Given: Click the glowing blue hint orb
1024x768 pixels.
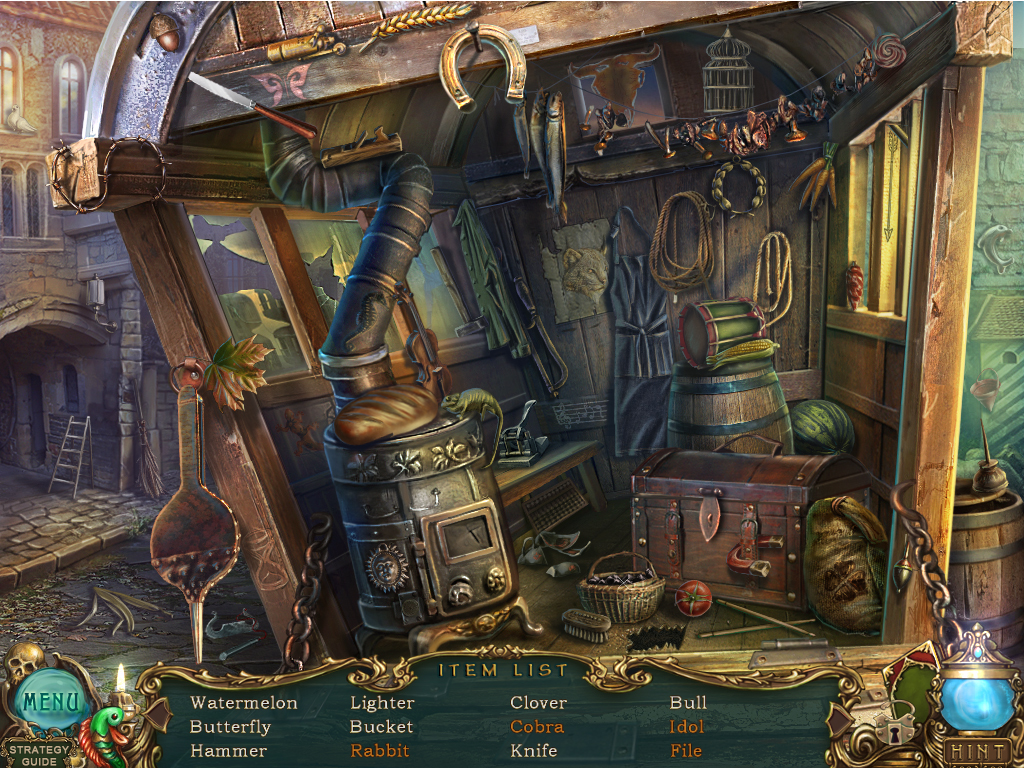Looking at the screenshot, I should [x=977, y=702].
